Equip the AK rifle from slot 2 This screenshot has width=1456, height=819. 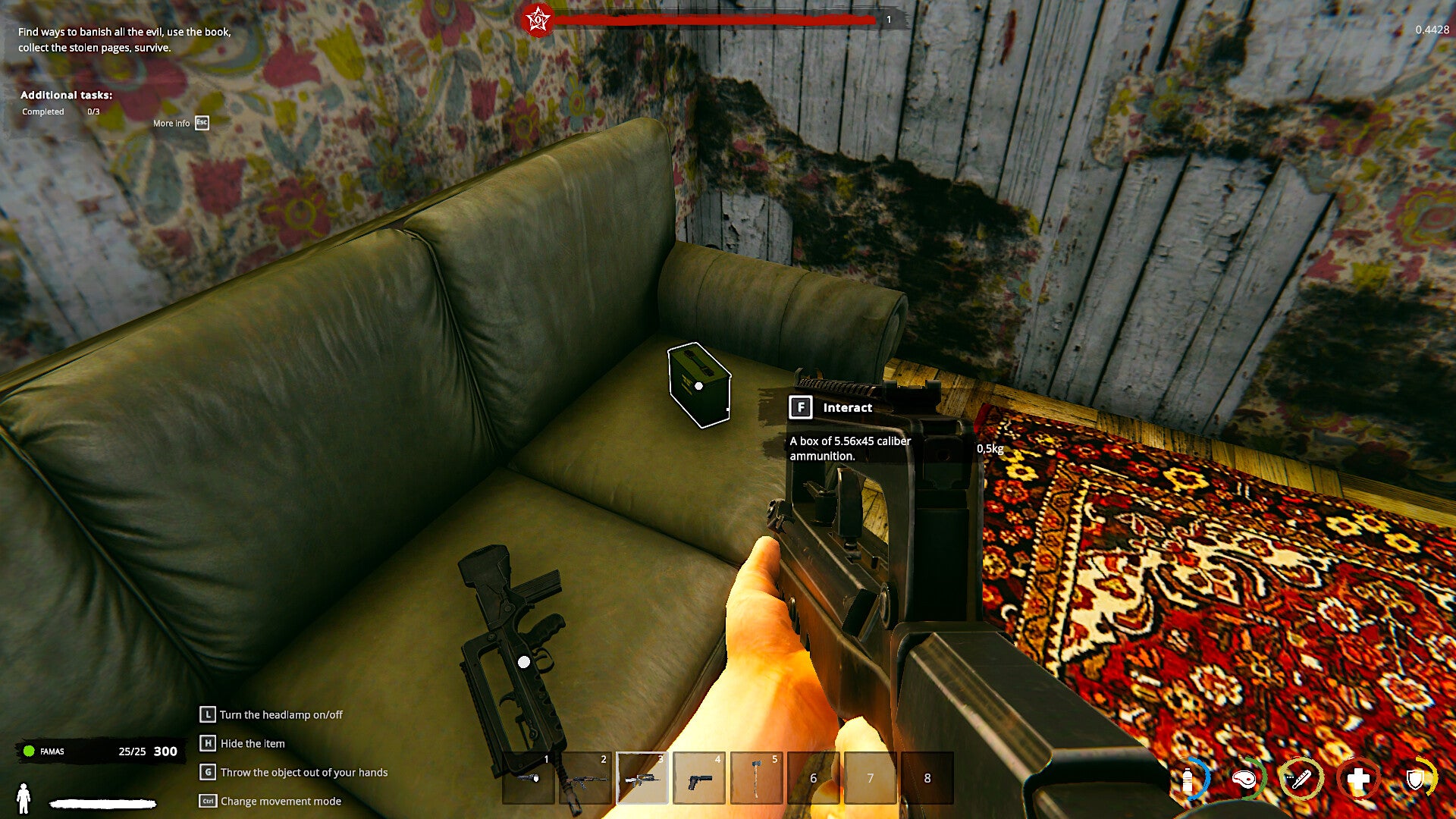585,777
